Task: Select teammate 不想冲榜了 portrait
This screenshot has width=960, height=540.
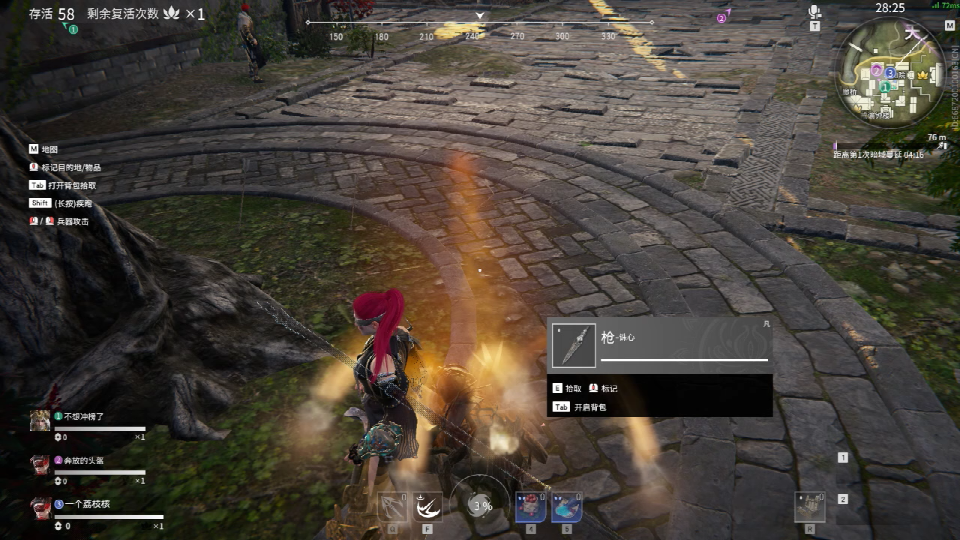Action: 40,419
